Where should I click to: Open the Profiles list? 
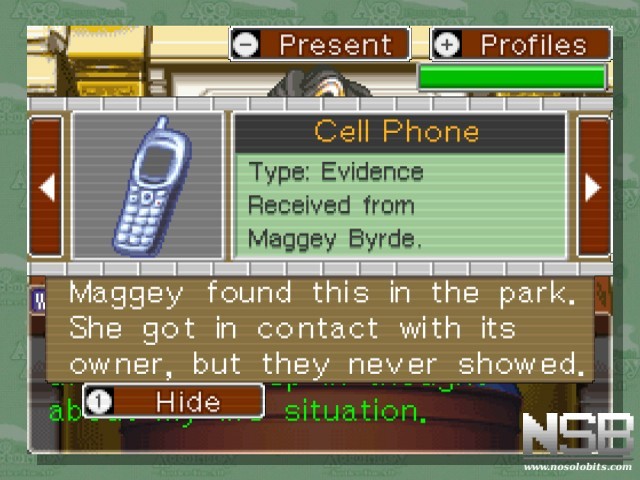coord(520,44)
